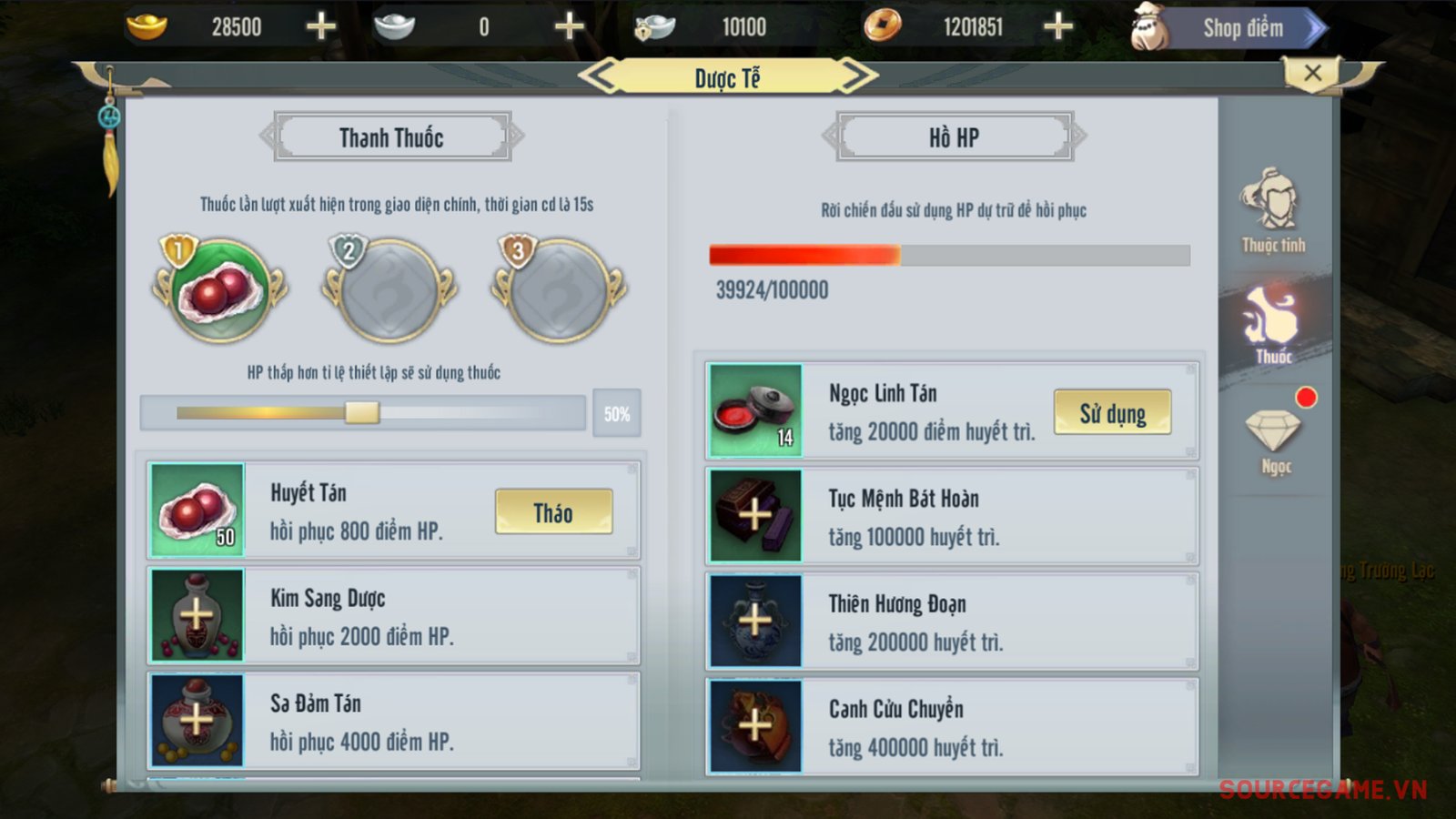Click the HP threshold slider handle

tap(361, 413)
